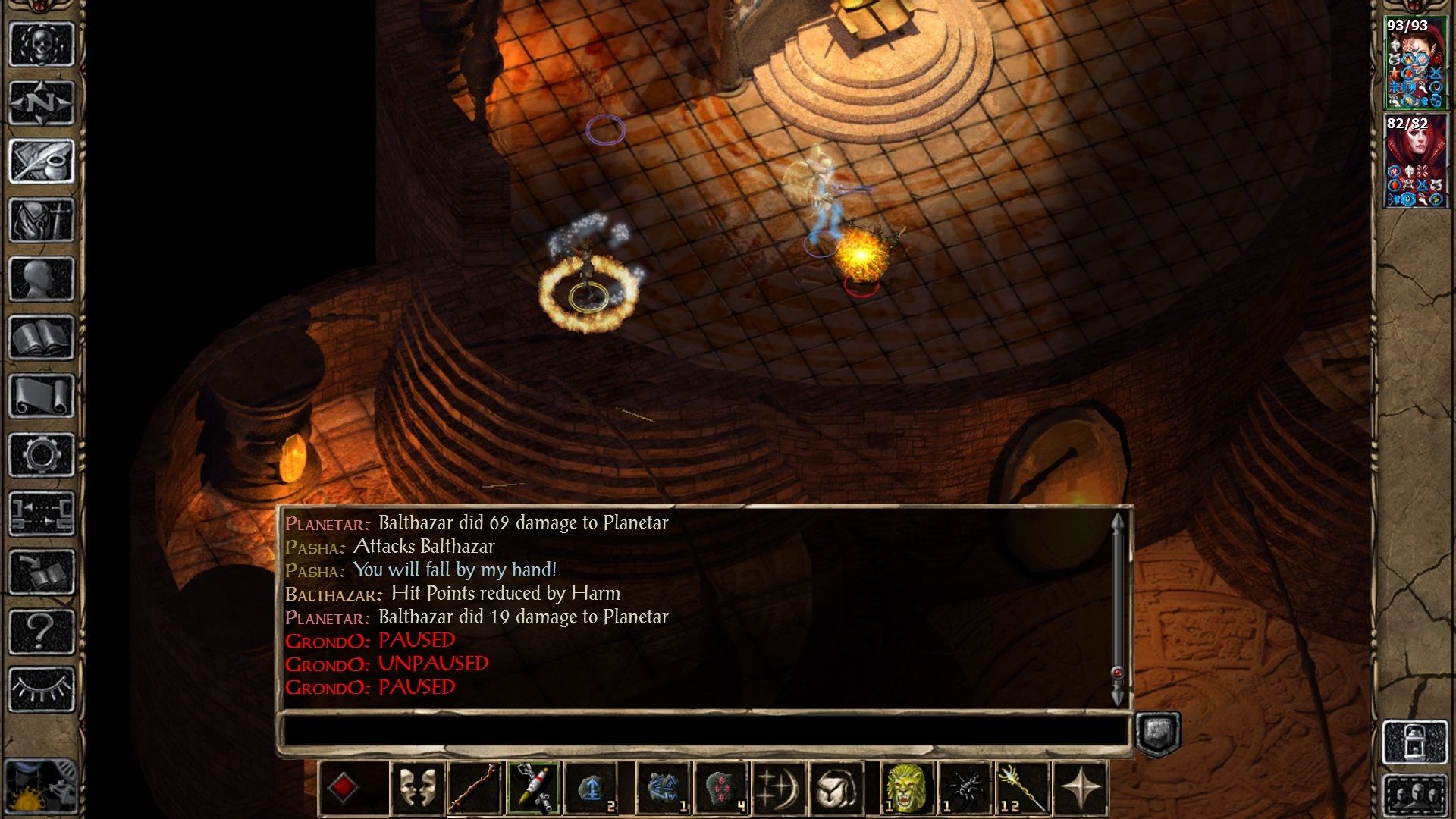
Task: Click the select-all party faces button
Action: pos(1415,795)
